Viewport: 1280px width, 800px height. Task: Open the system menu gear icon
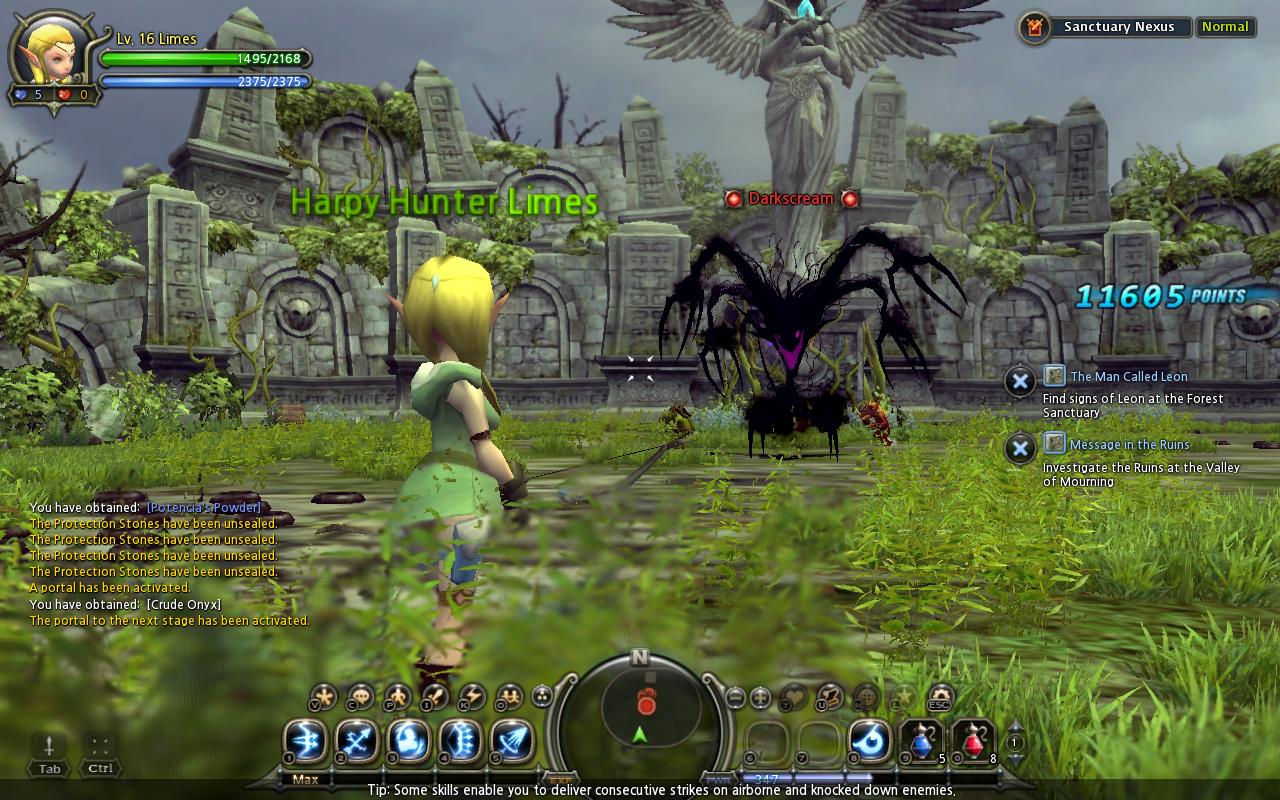tap(941, 696)
